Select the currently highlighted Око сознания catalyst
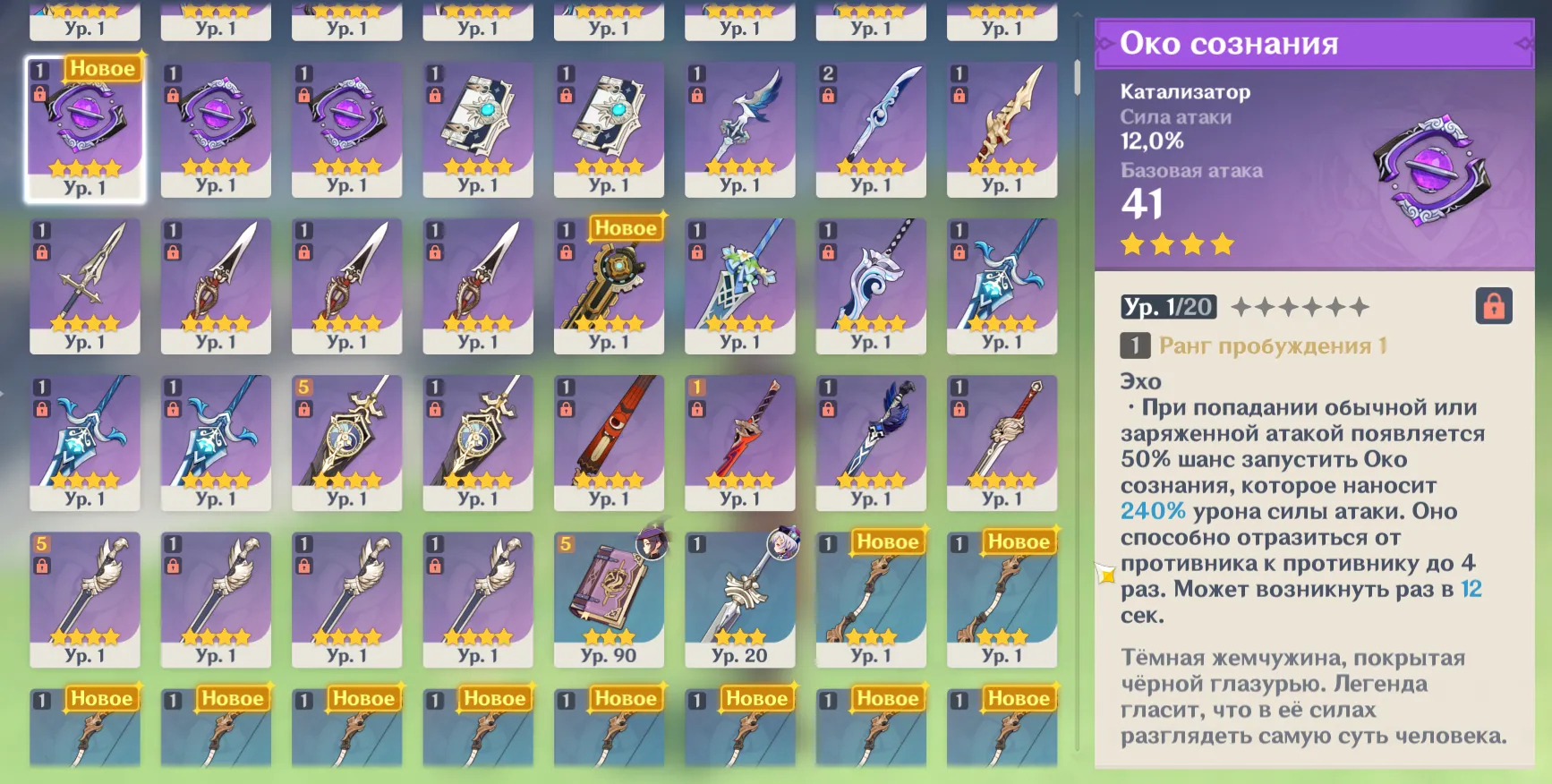The width and height of the screenshot is (1552, 784). coord(86,130)
